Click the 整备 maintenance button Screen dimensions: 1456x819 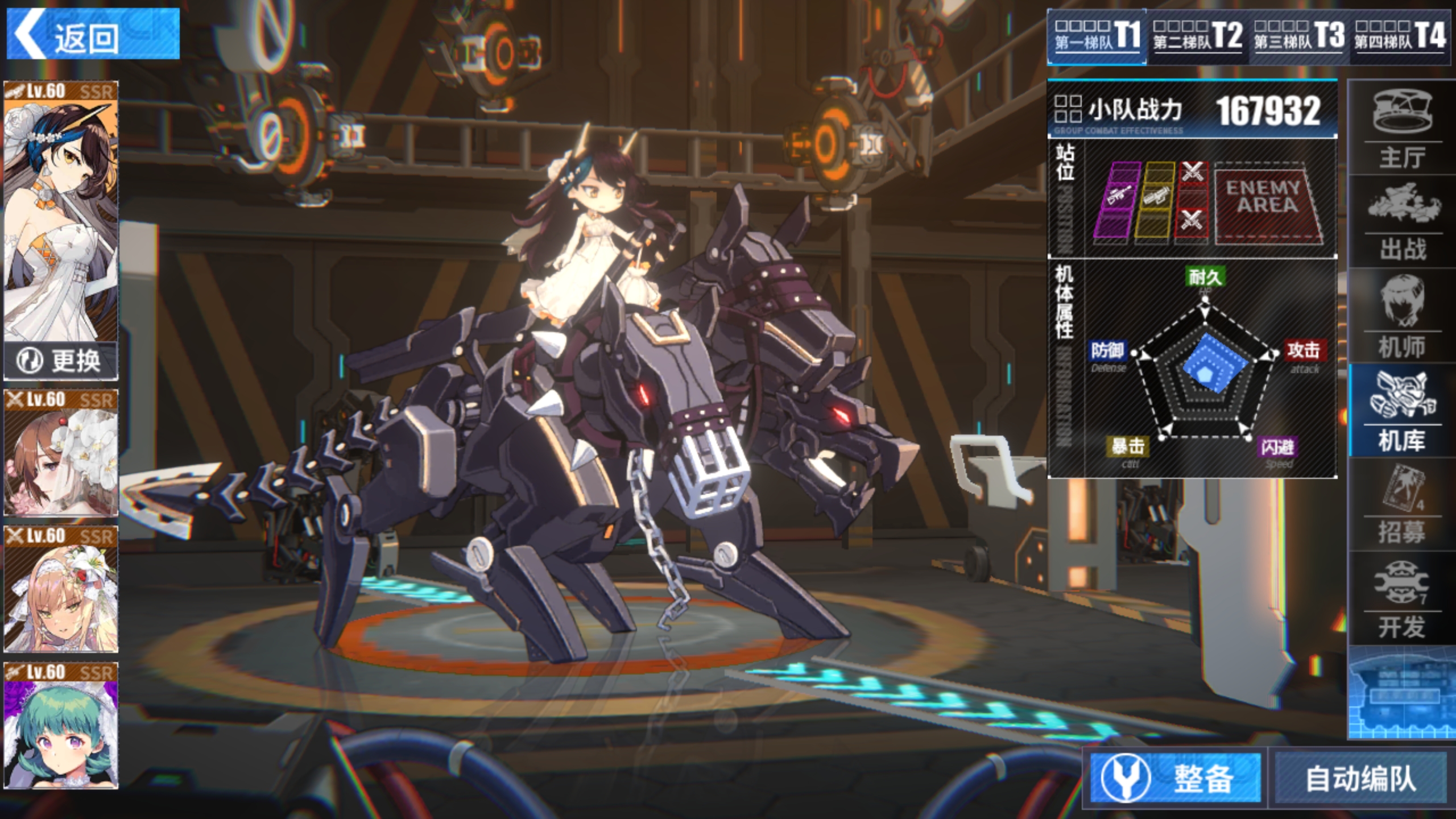coord(1176,778)
